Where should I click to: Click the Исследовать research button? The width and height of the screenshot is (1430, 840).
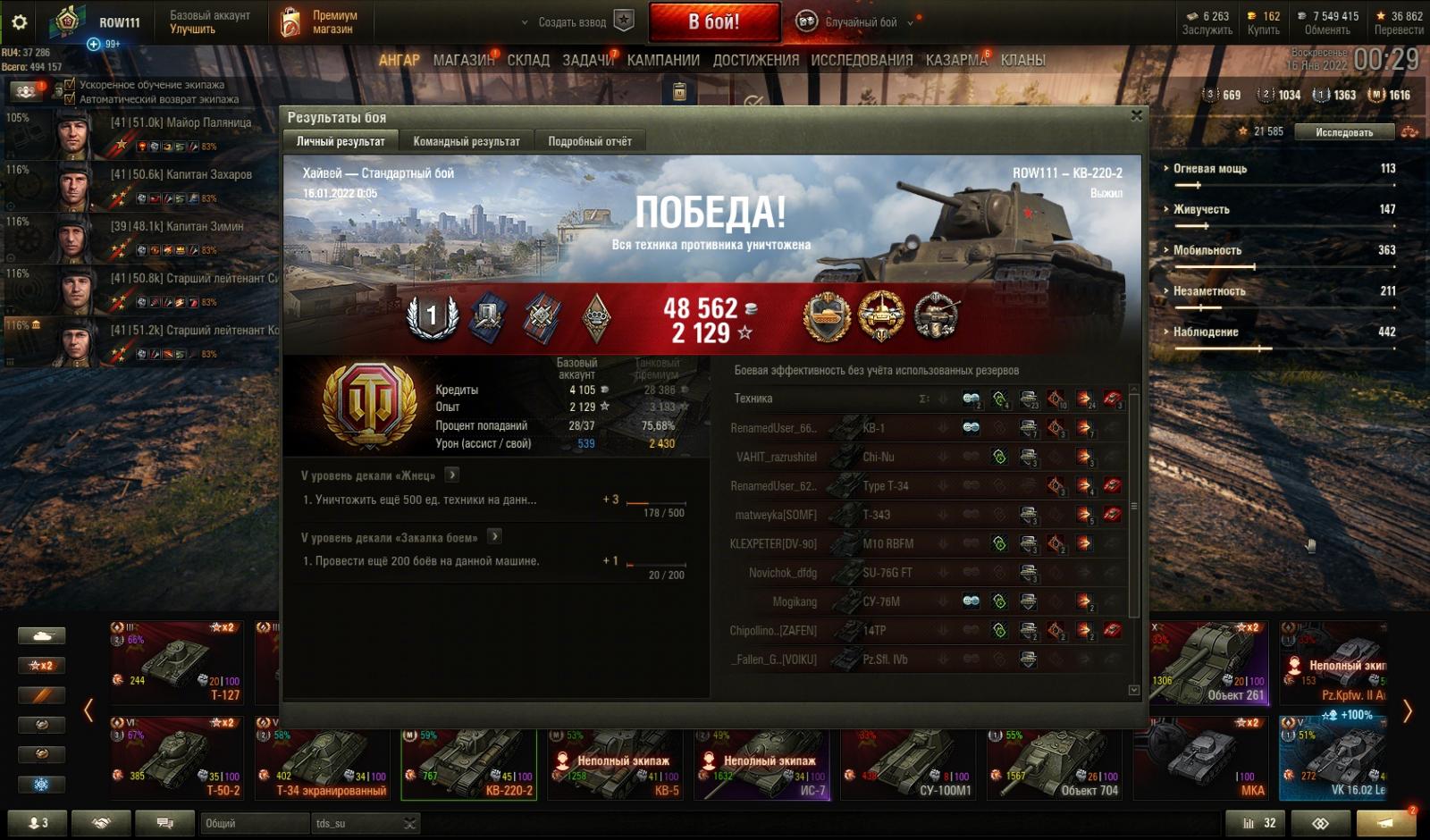pos(1343,132)
